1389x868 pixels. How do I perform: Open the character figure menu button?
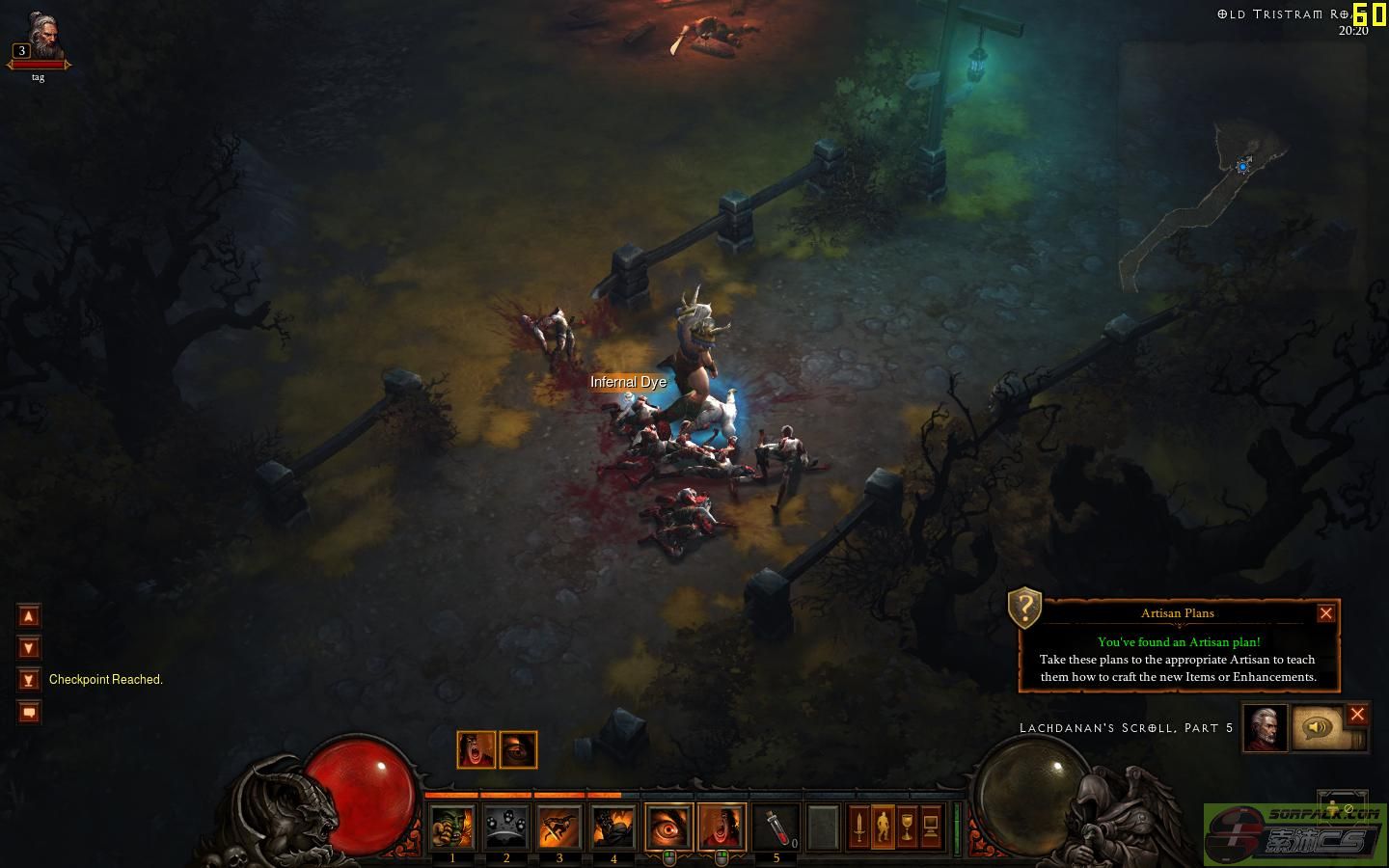tap(883, 827)
